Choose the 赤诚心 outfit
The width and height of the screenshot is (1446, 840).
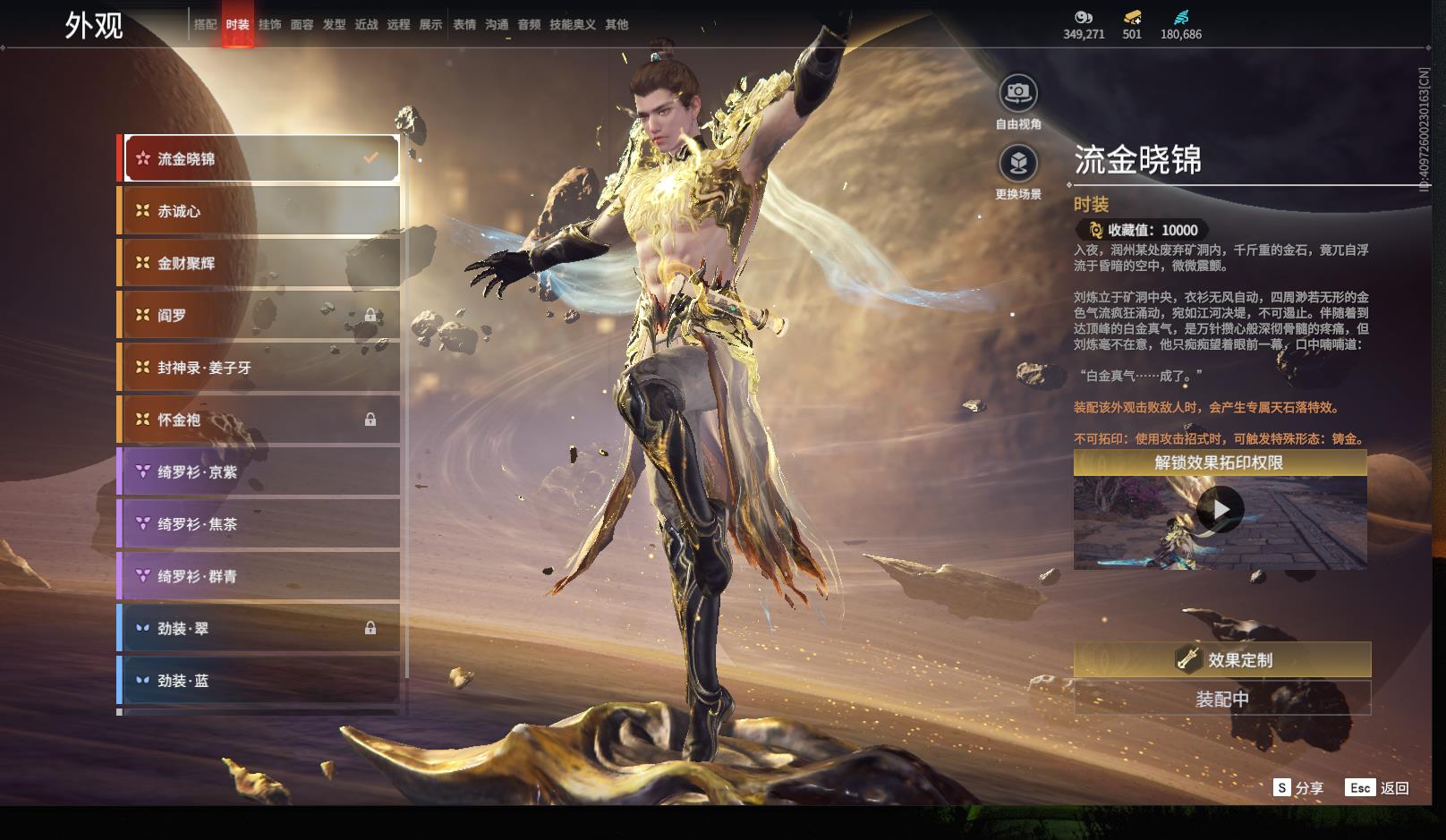(259, 211)
